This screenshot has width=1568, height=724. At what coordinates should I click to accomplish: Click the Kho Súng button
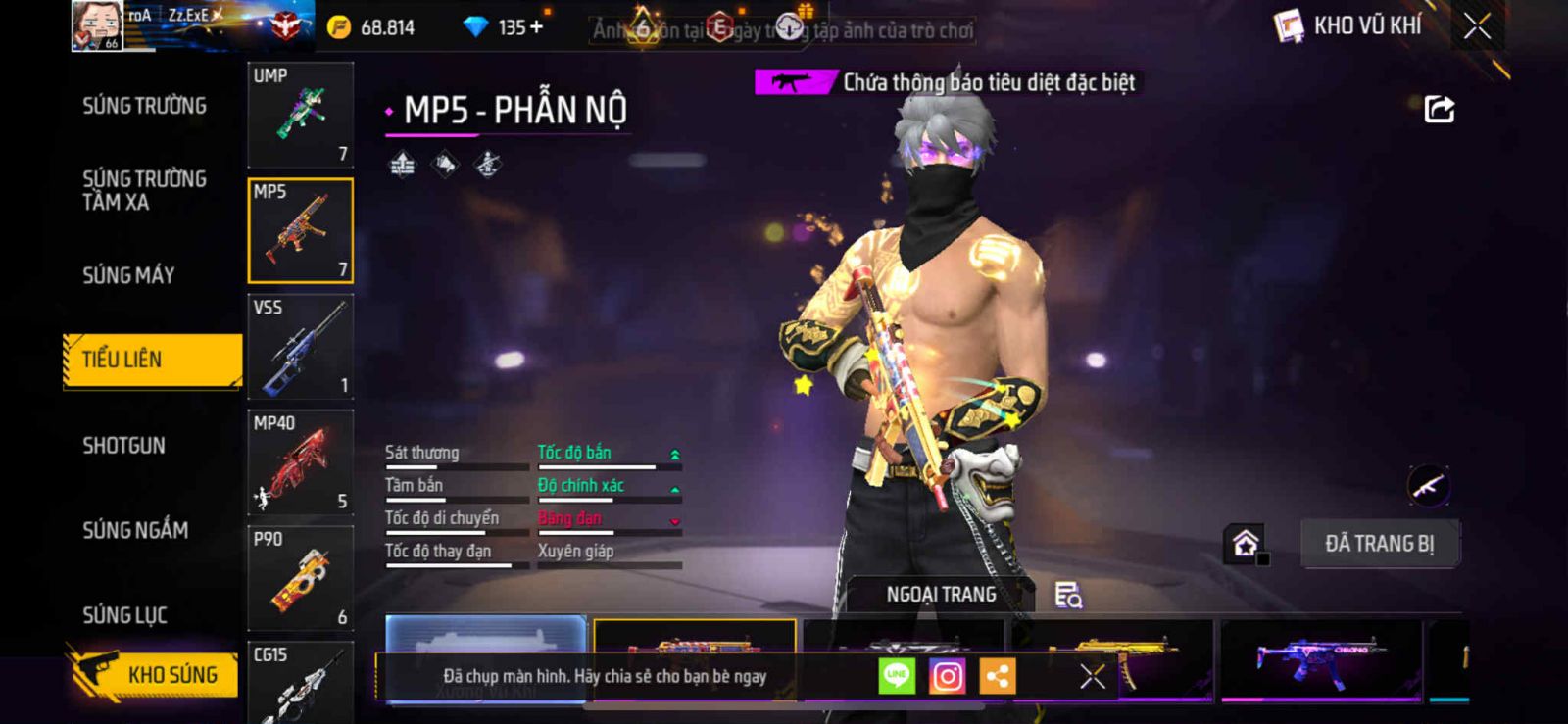click(x=155, y=674)
